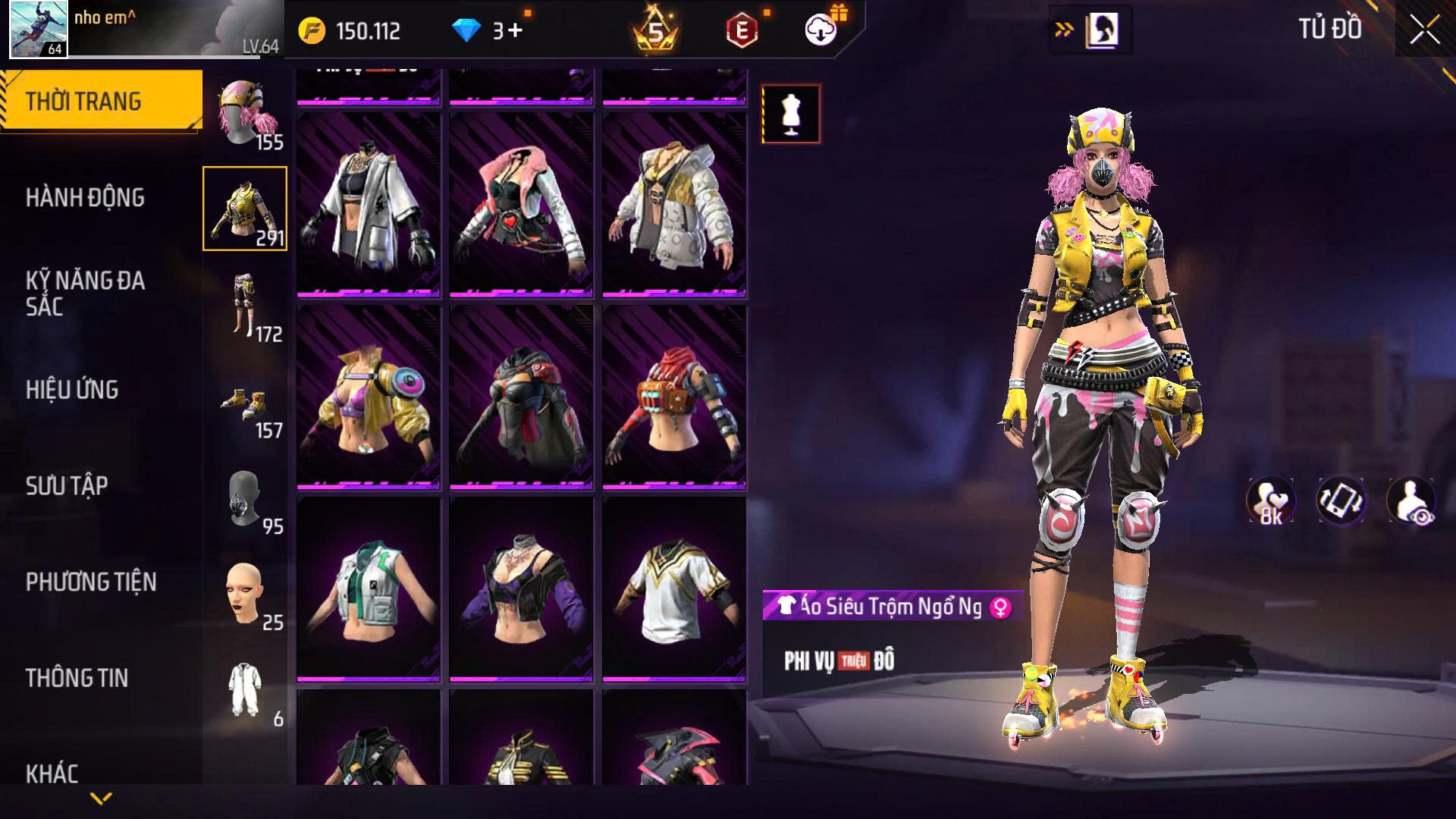Choose the white jumpsuit set category
The width and height of the screenshot is (1456, 819).
(x=245, y=690)
